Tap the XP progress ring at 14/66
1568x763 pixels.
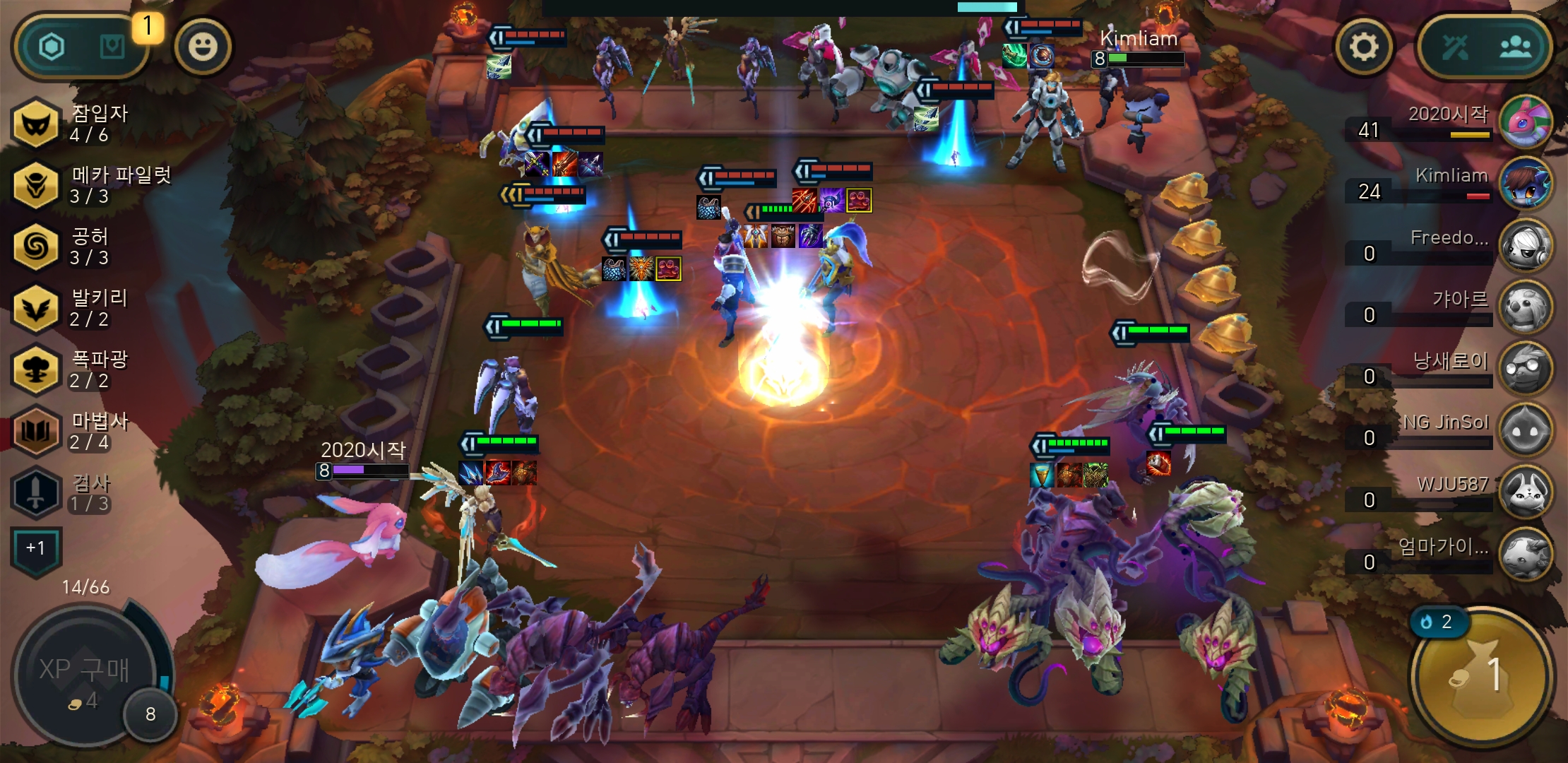(x=85, y=586)
